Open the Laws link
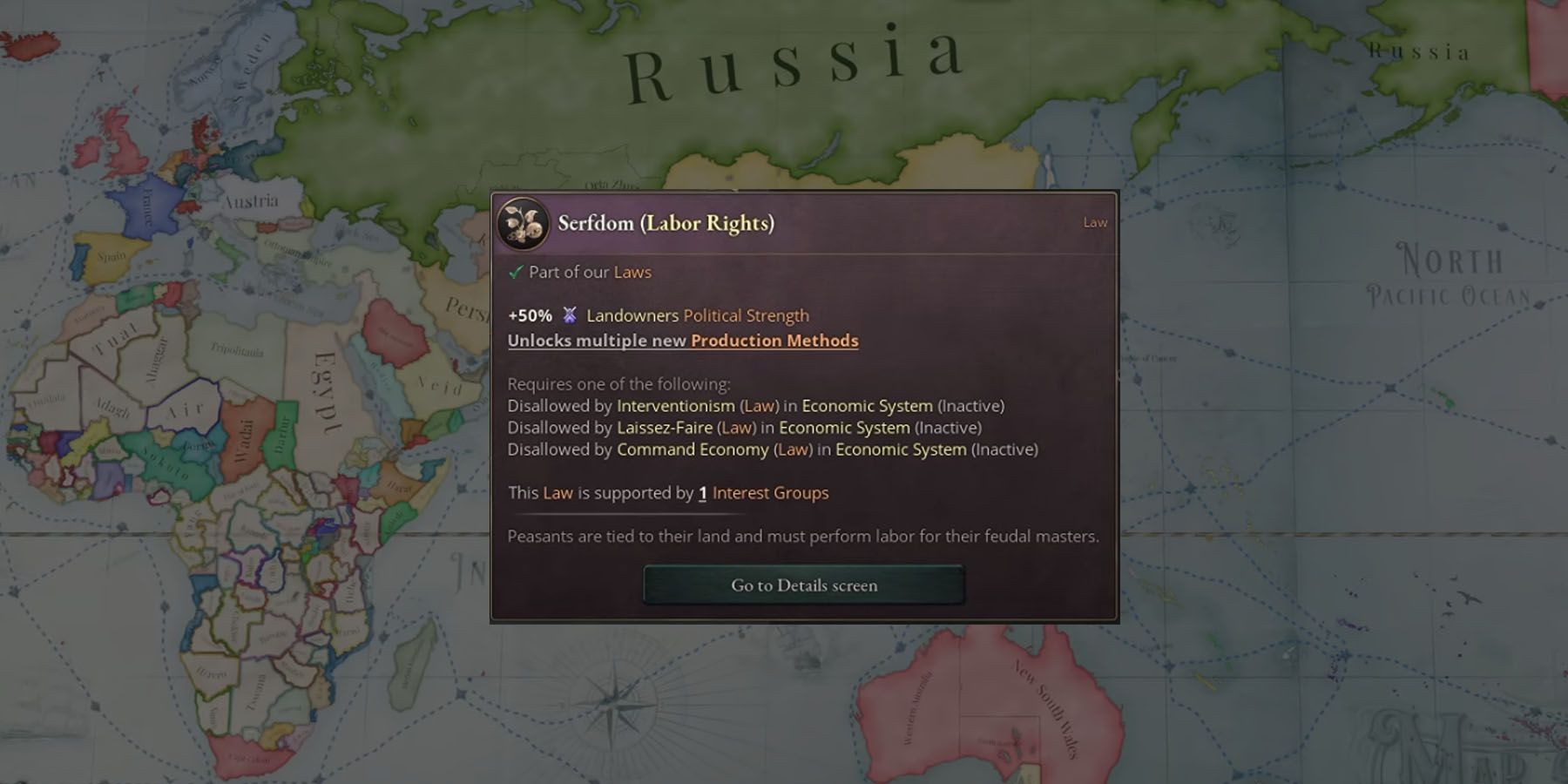Image resolution: width=1568 pixels, height=784 pixels. [x=633, y=272]
